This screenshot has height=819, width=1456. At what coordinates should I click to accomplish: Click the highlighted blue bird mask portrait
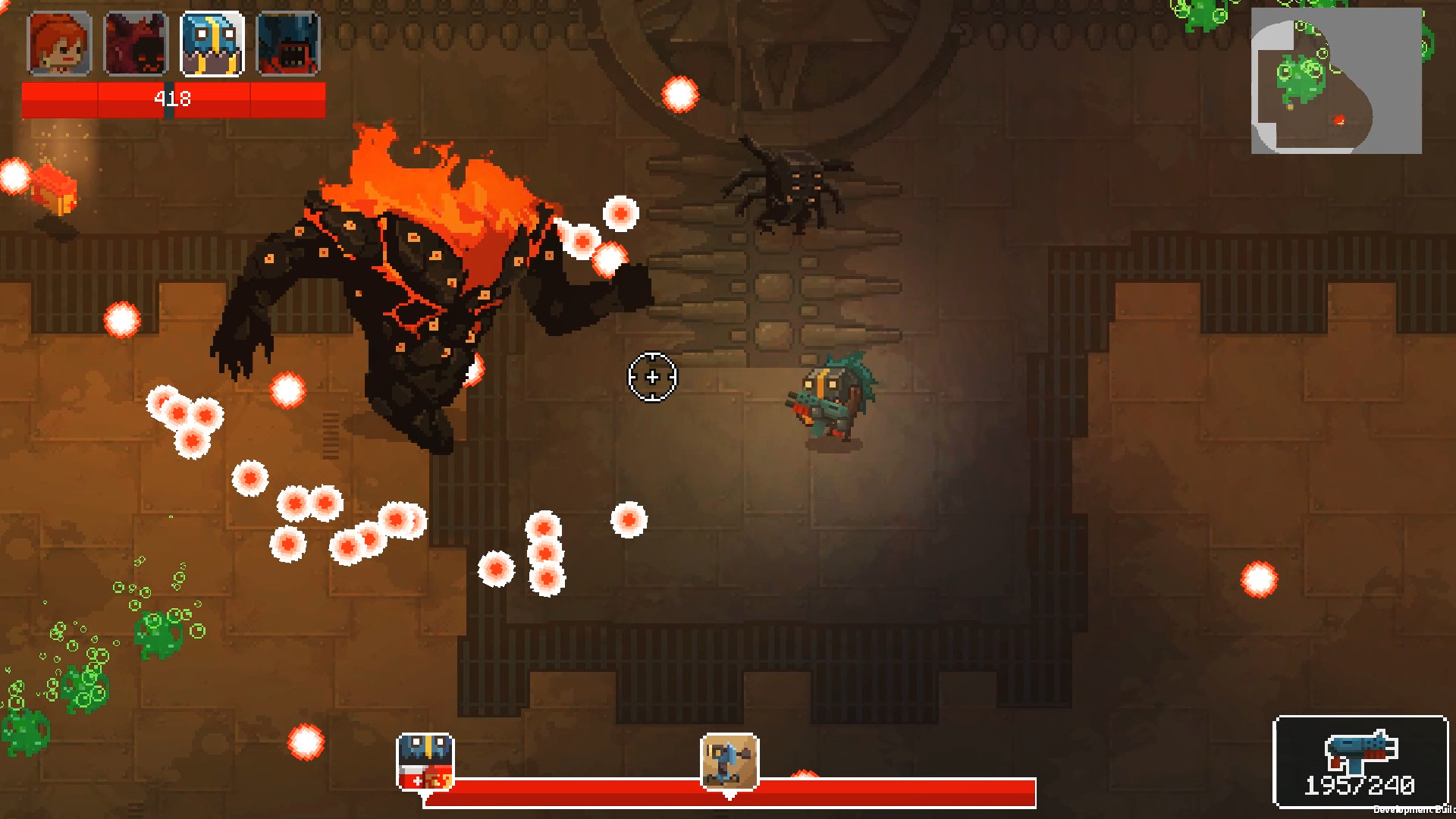(213, 45)
